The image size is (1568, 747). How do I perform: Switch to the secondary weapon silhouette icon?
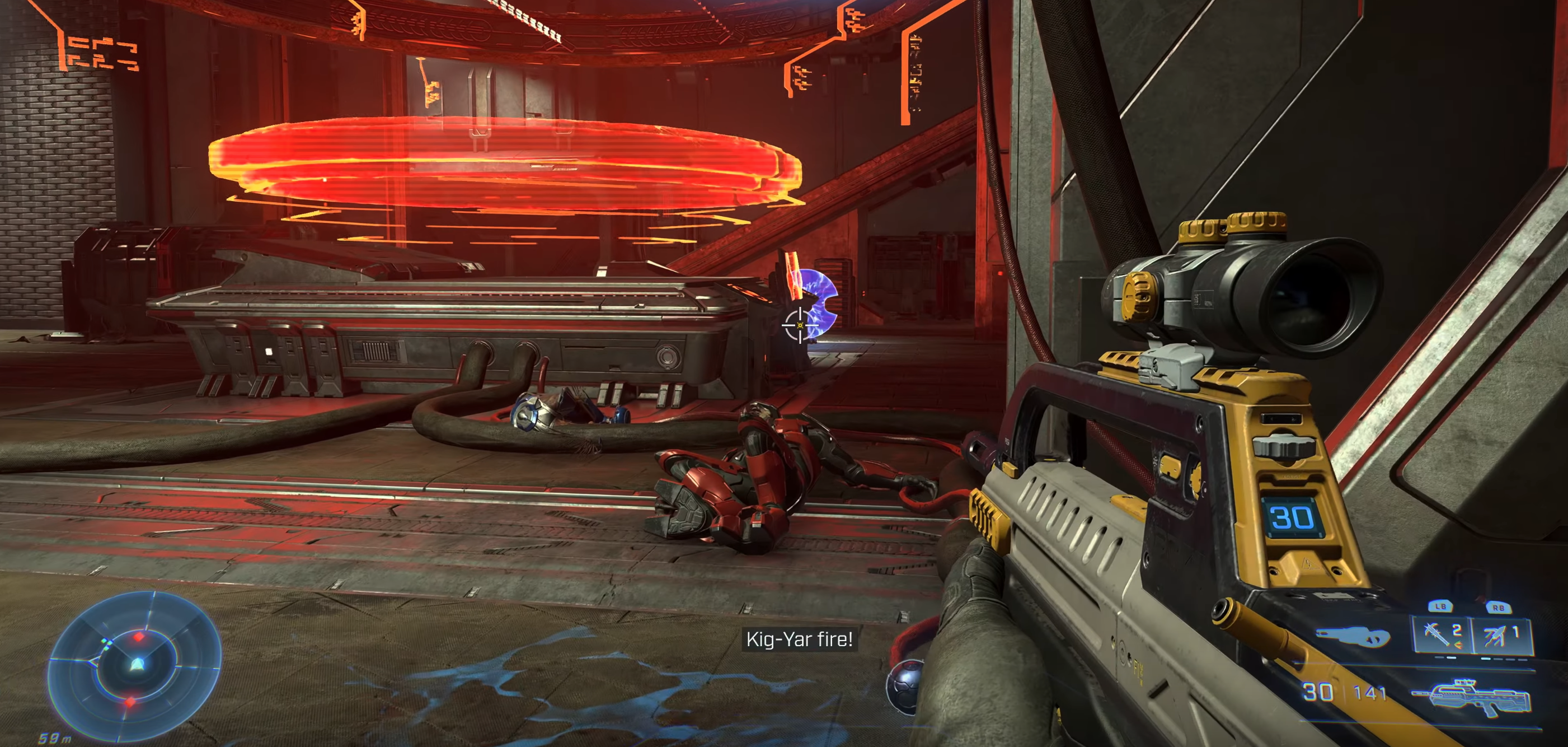pos(1353,637)
